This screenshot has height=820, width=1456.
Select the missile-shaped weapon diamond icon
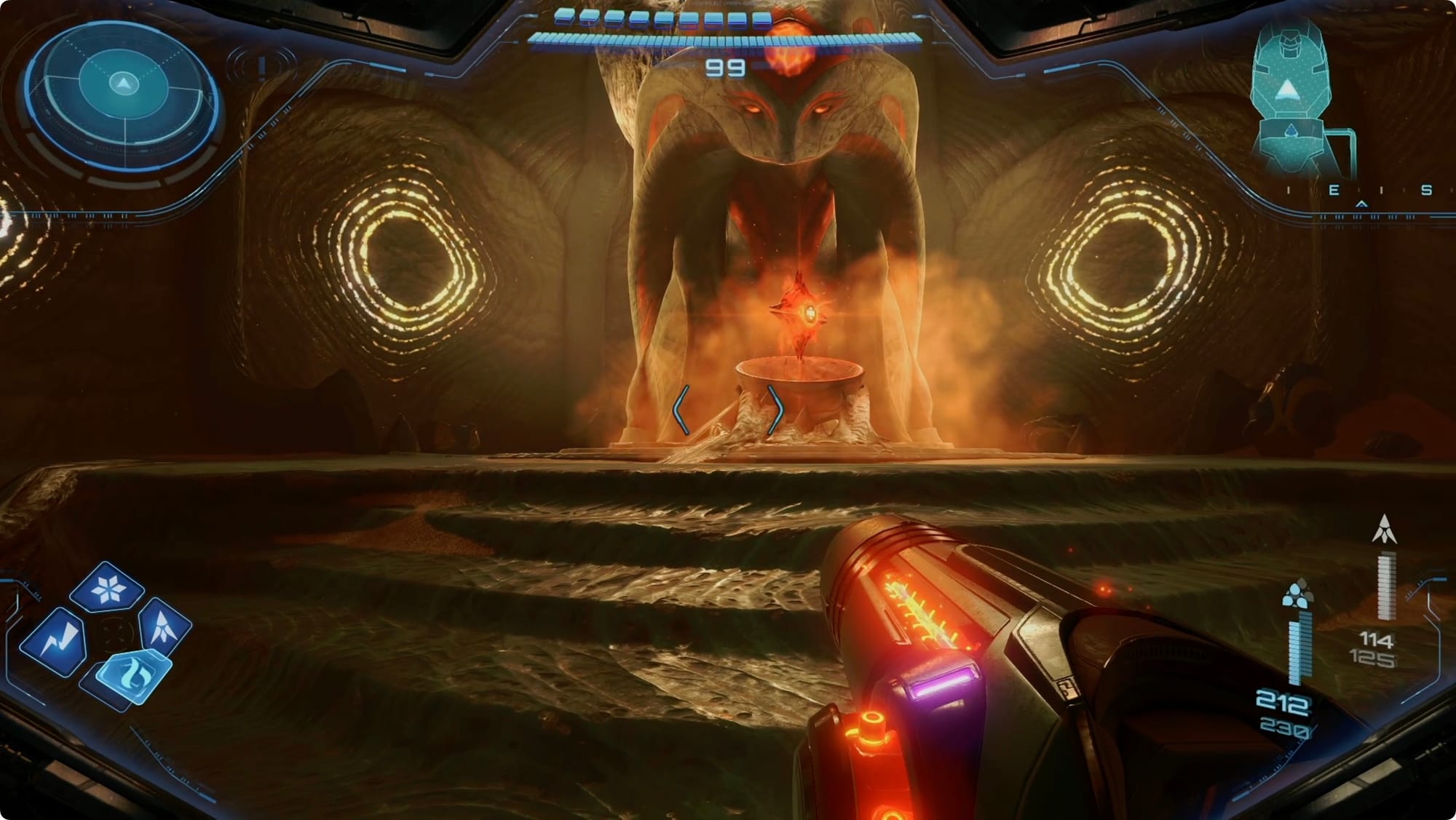[x=164, y=625]
